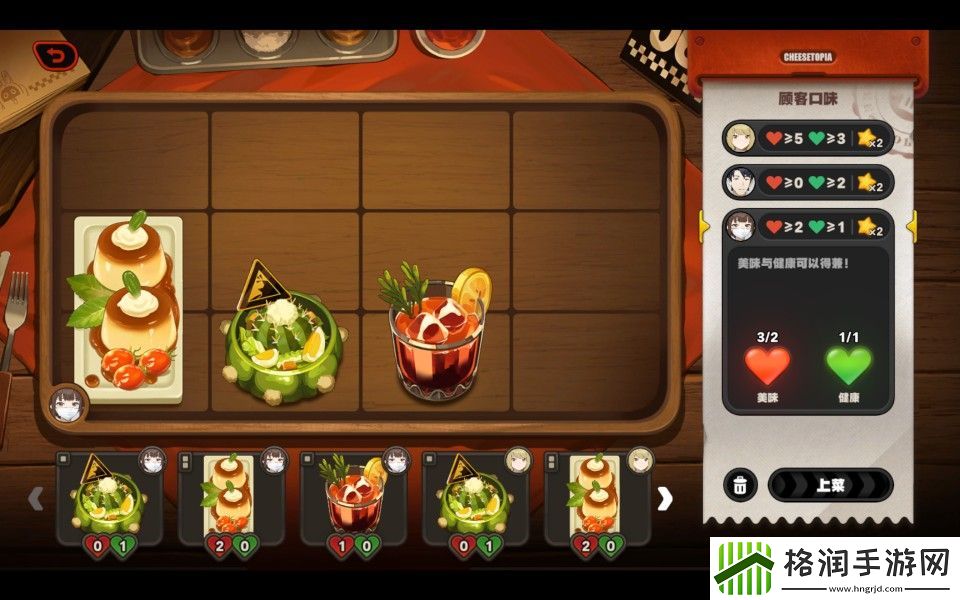
Task: Select the pudding card tagged with blonde customer
Action: [597, 497]
